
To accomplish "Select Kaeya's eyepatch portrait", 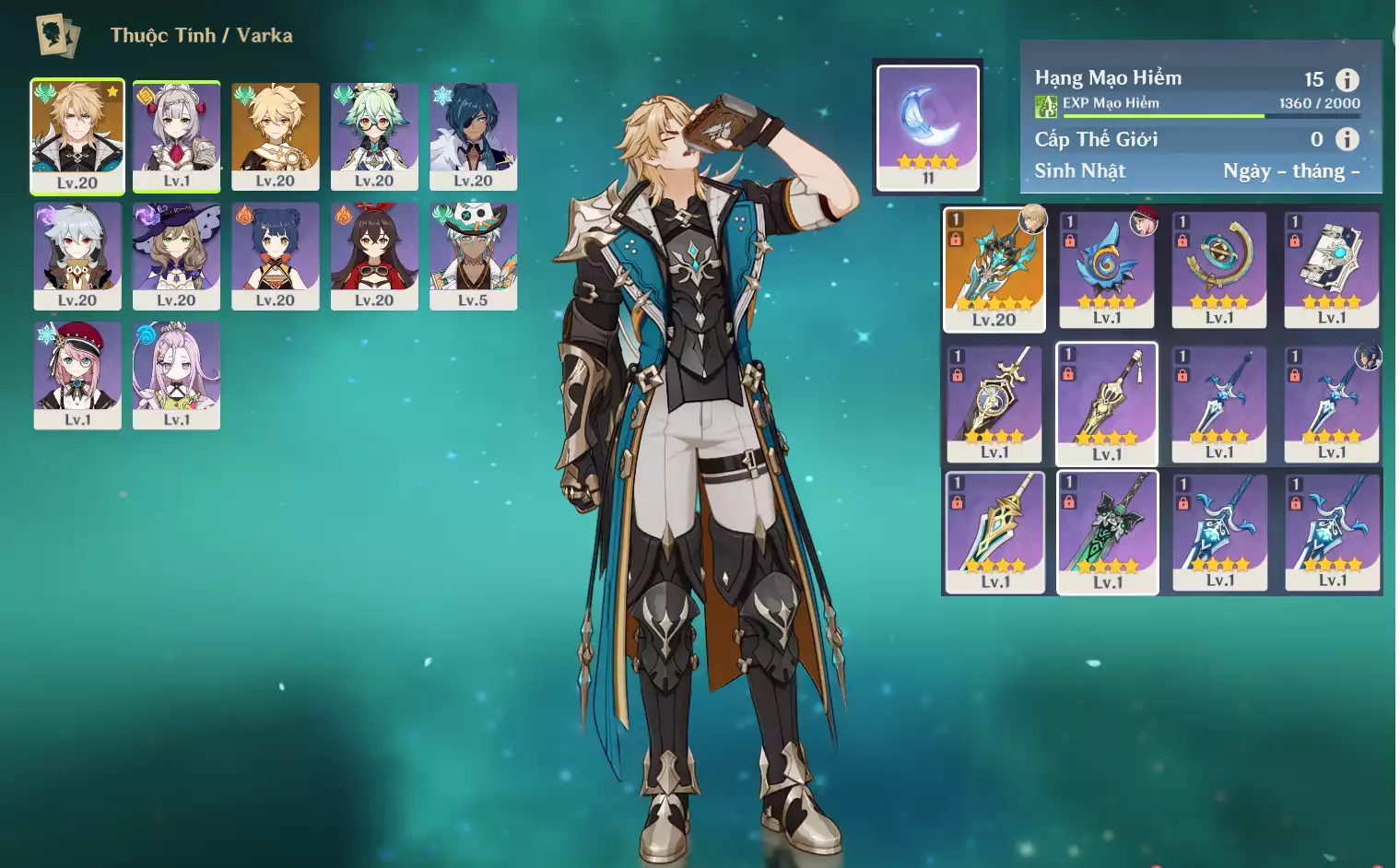I will click(x=473, y=135).
